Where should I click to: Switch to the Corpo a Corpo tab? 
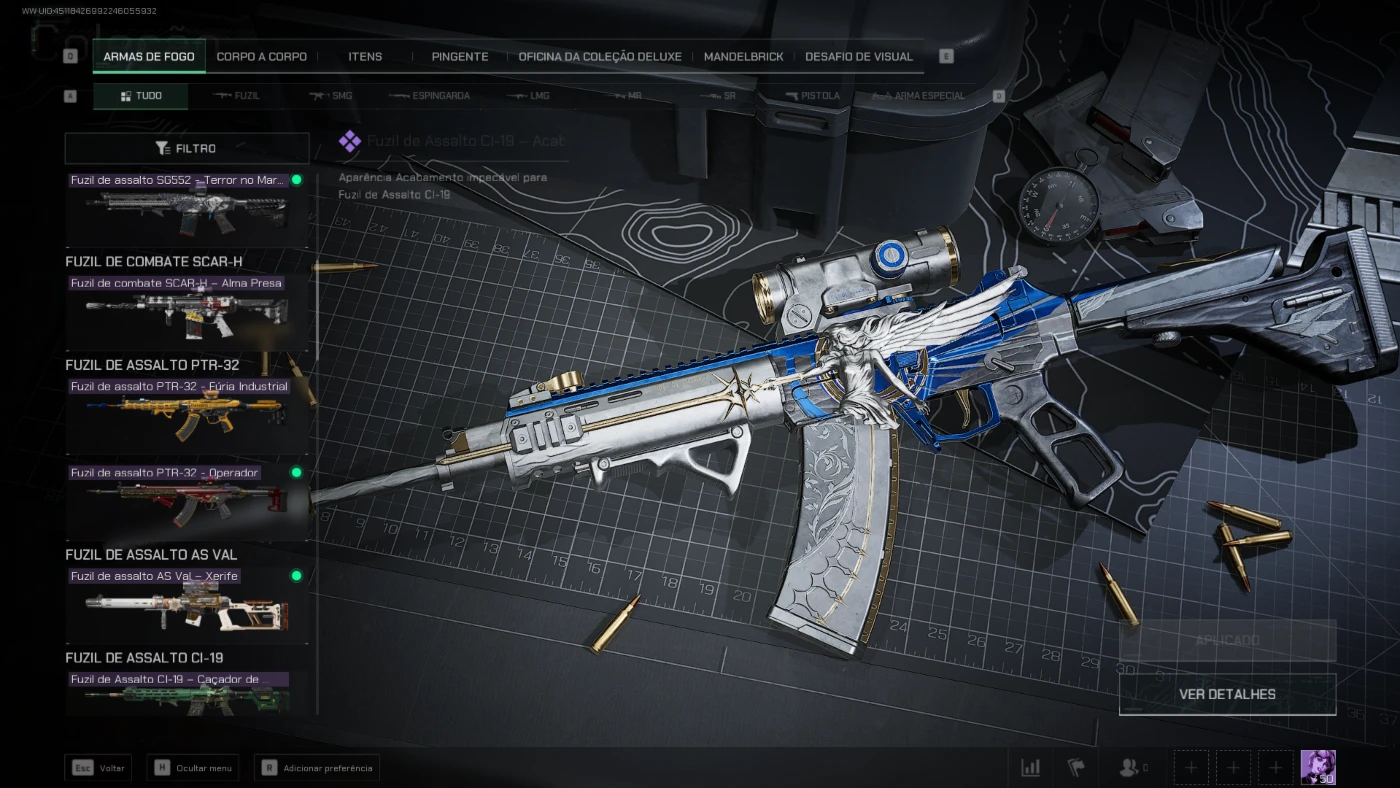pyautogui.click(x=261, y=57)
